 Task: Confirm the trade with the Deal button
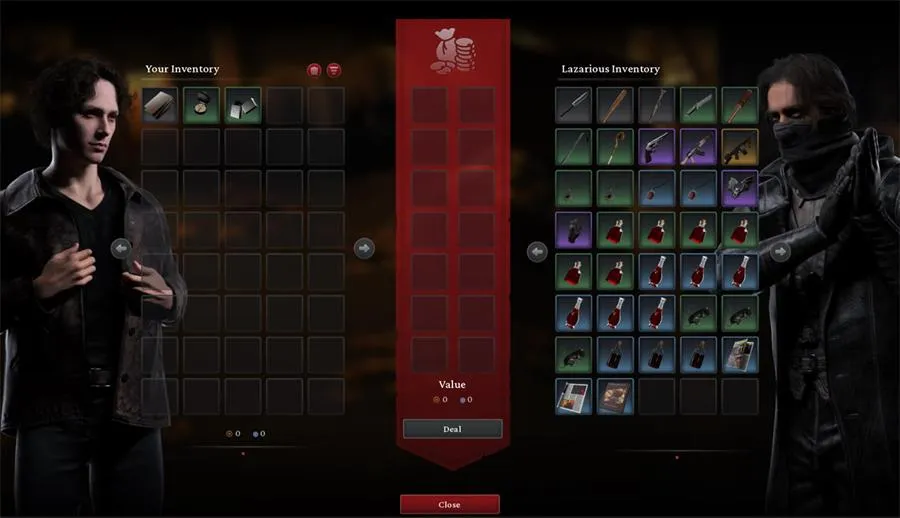[x=452, y=428]
